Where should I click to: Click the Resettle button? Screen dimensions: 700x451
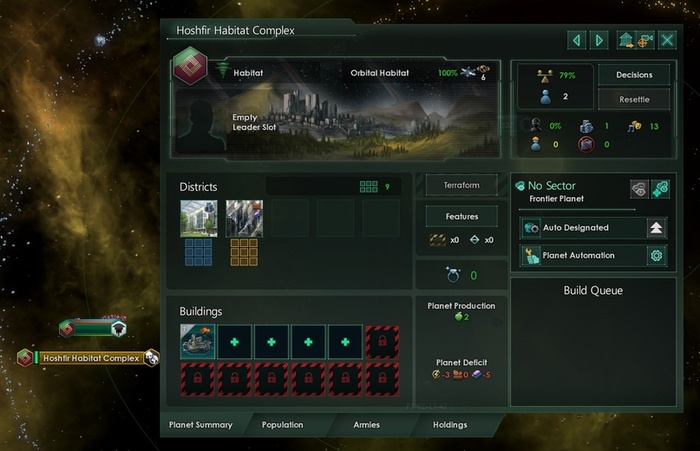633,99
